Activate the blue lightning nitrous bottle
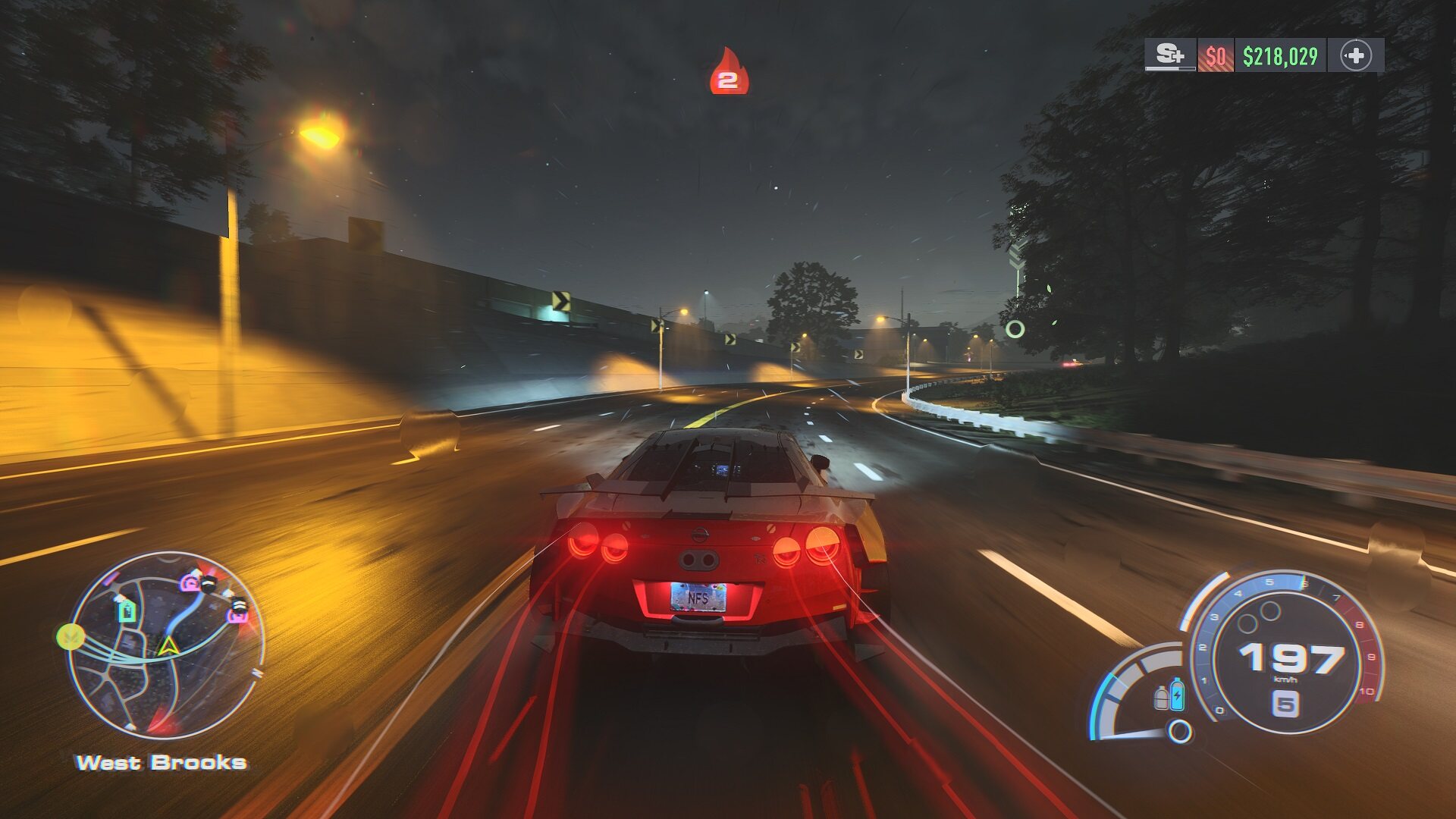Viewport: 1456px width, 819px height. tap(1177, 694)
